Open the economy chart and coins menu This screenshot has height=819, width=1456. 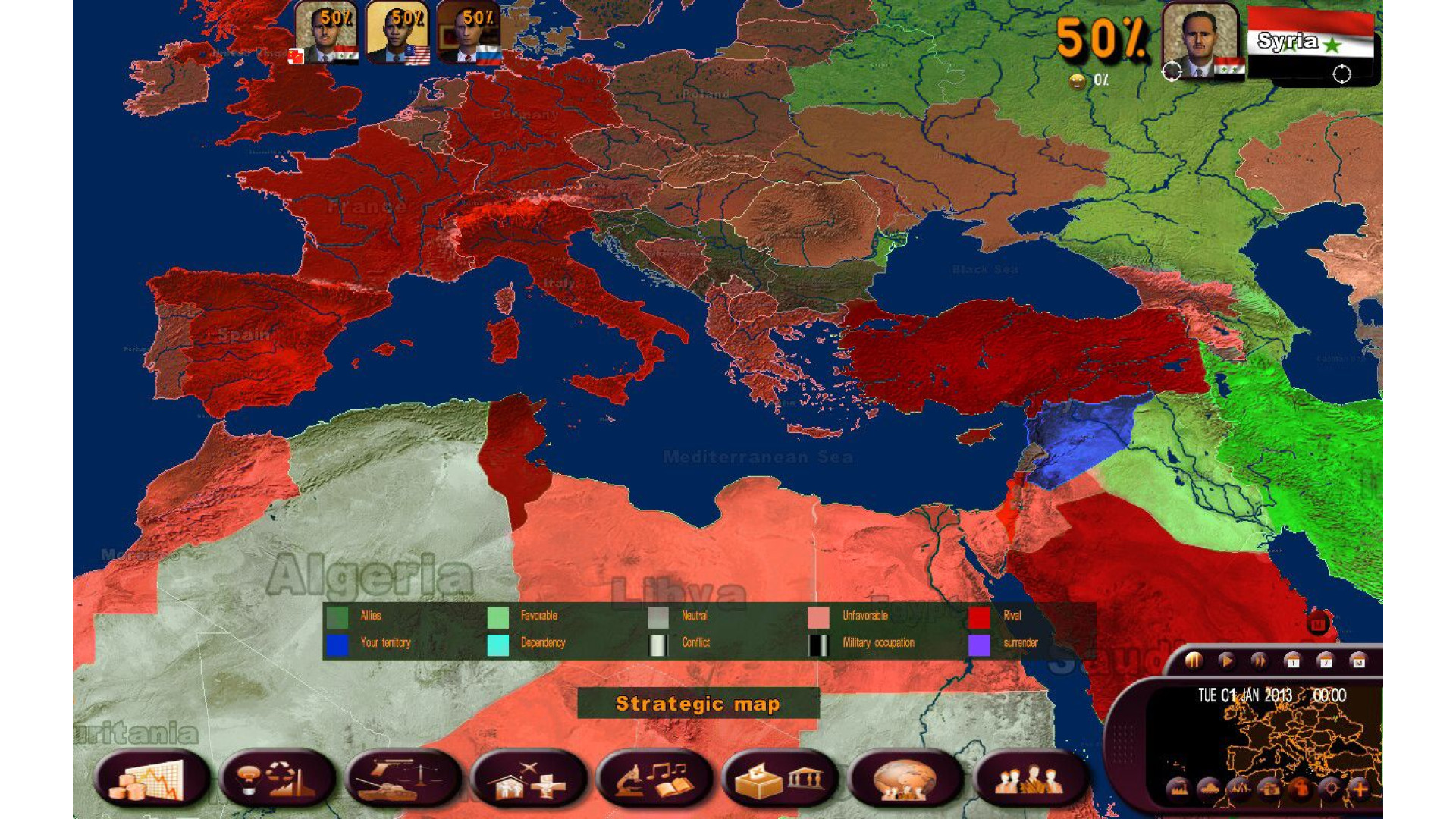point(152,780)
